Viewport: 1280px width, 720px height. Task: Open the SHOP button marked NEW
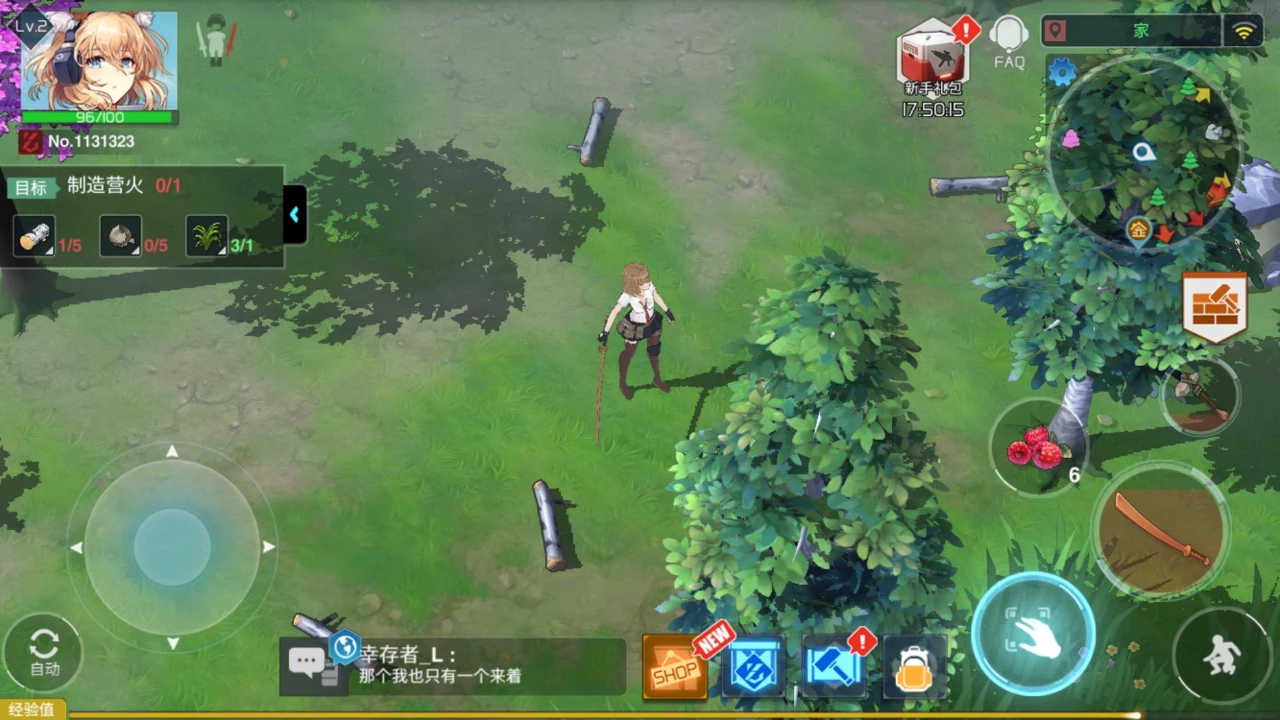[675, 668]
